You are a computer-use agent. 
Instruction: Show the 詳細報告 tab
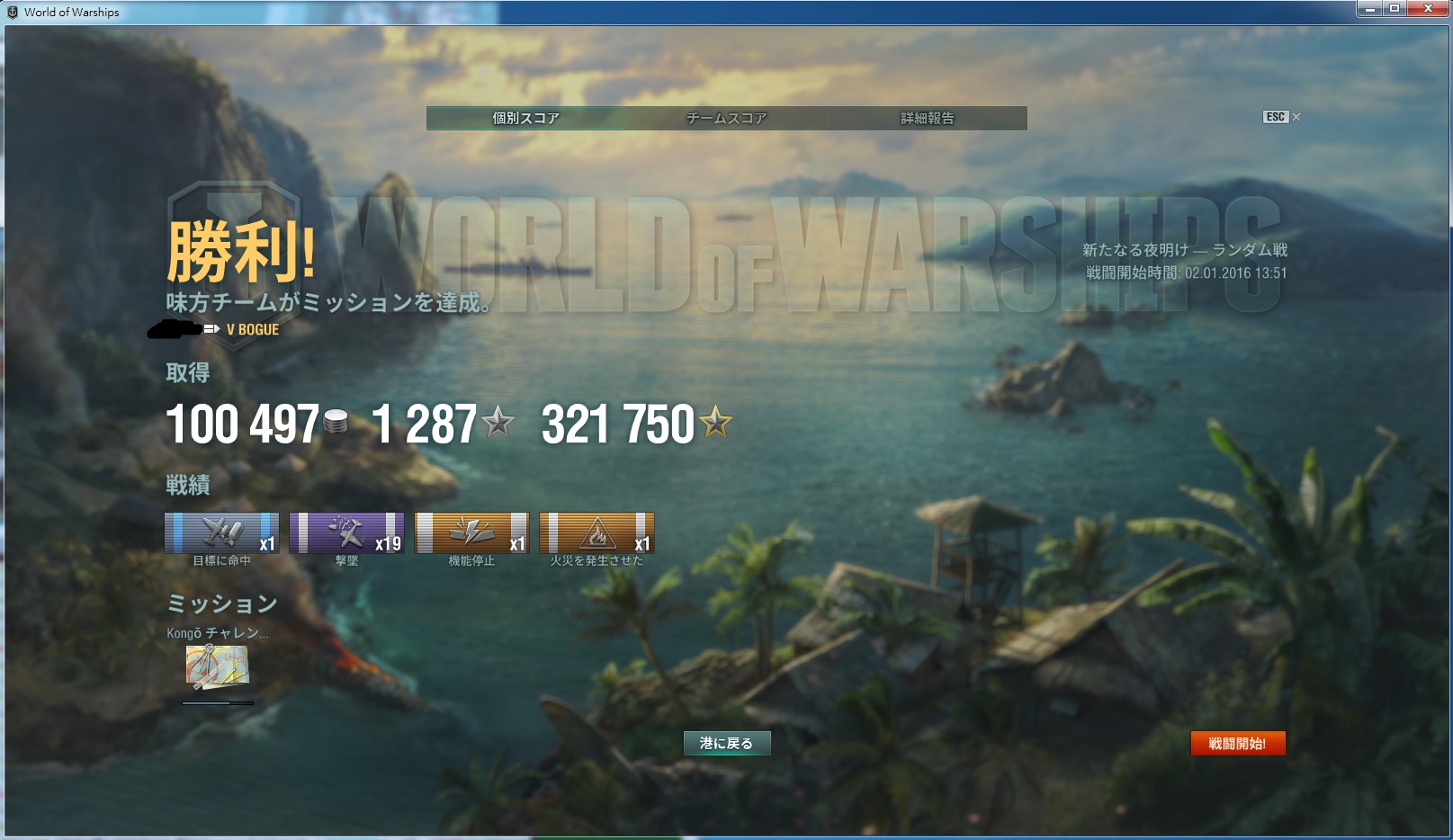click(x=927, y=118)
